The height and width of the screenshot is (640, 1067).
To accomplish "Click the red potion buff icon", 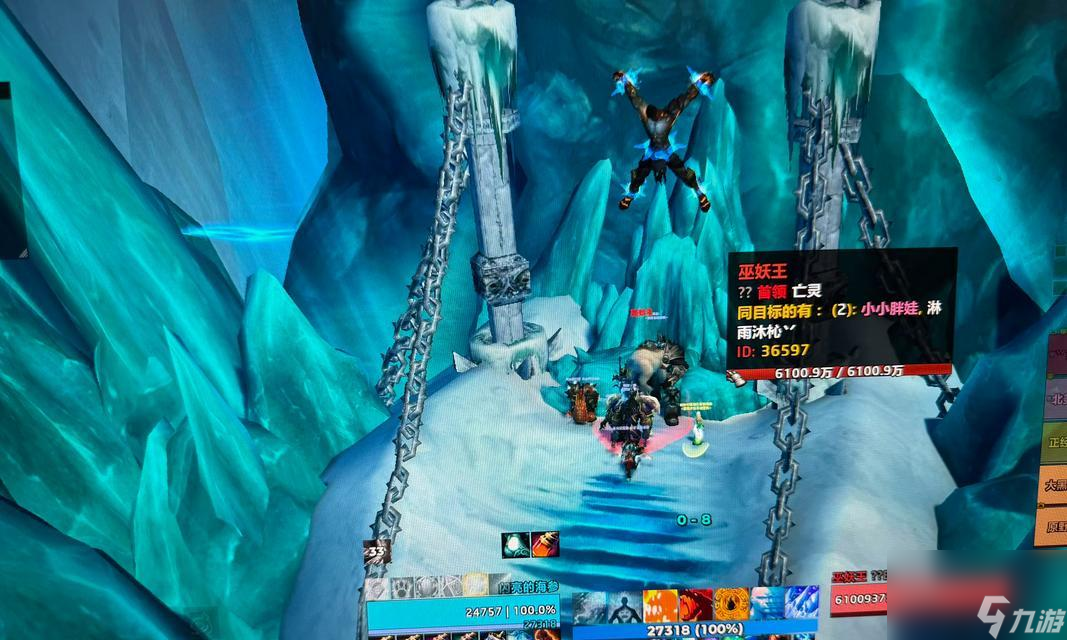I will tap(545, 545).
